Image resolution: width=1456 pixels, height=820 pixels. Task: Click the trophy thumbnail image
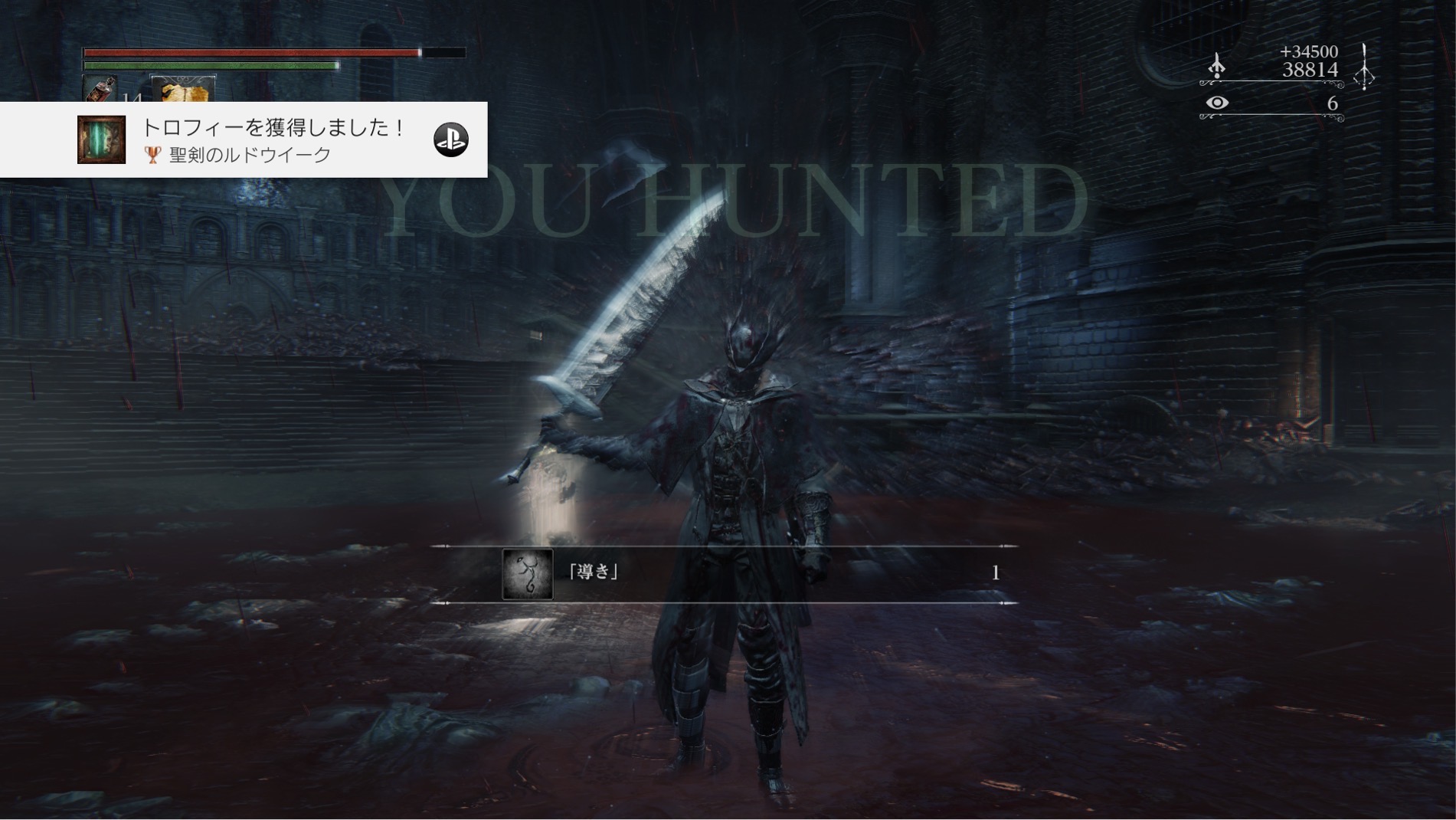pos(101,139)
